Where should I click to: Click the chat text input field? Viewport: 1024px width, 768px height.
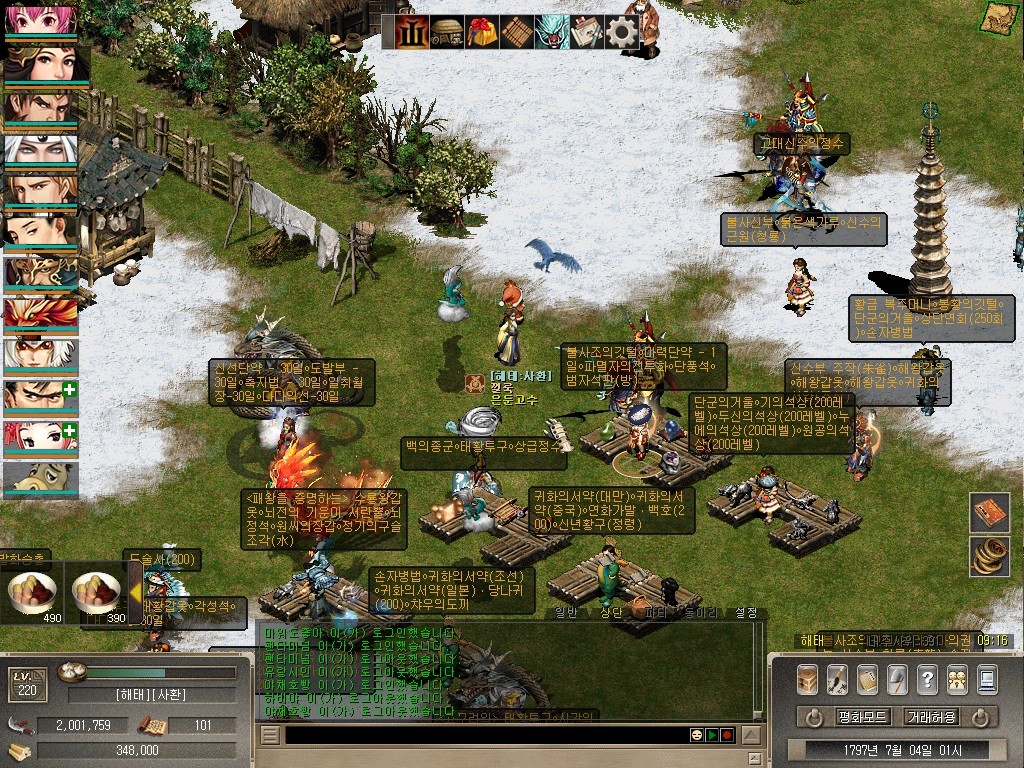(x=480, y=735)
